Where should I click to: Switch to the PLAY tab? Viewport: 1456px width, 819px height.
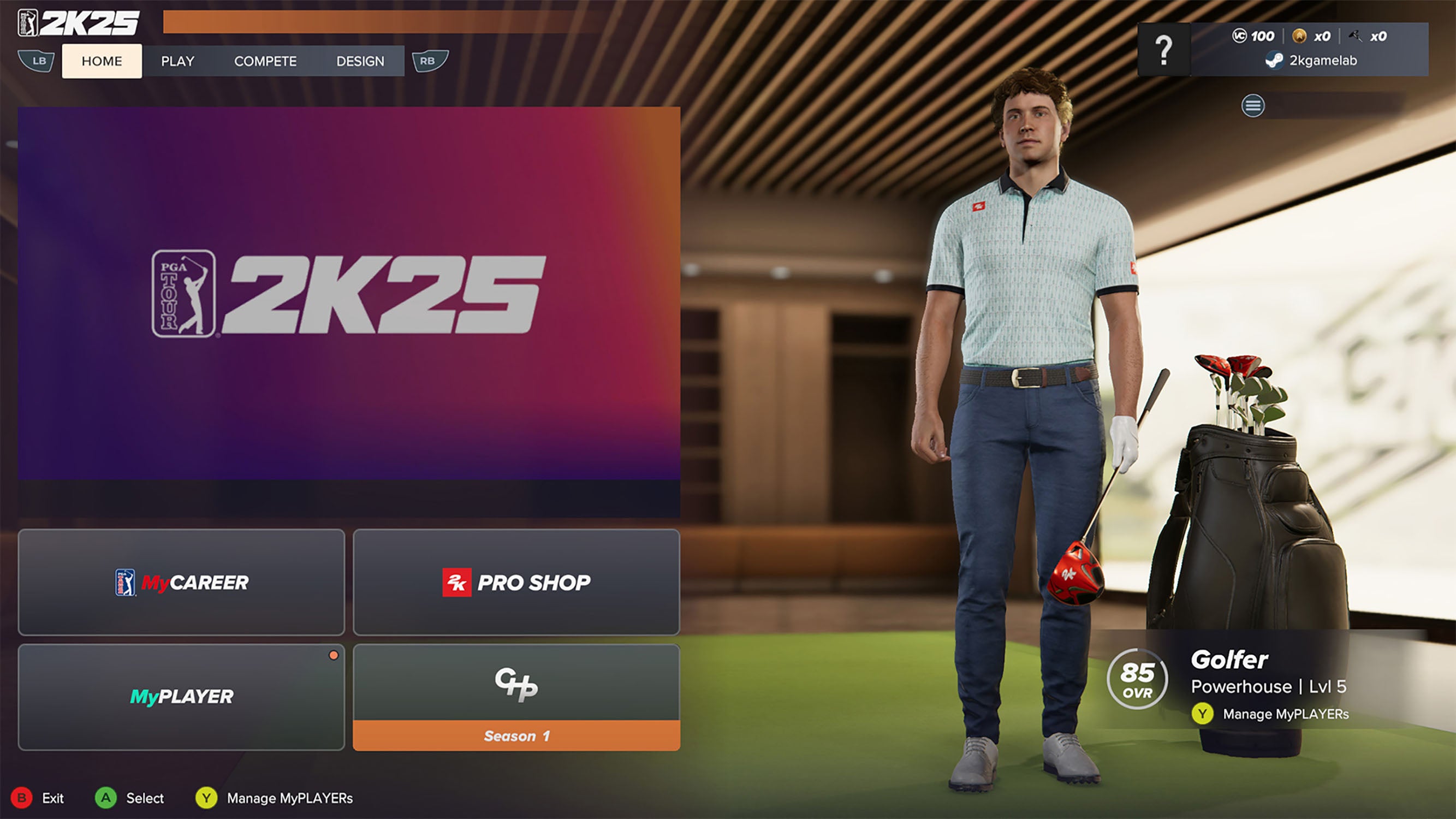pos(177,61)
